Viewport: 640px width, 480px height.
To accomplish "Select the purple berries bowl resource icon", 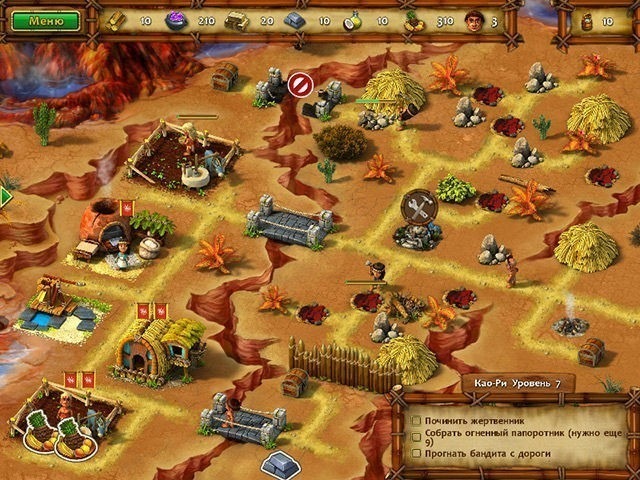I will point(177,20).
